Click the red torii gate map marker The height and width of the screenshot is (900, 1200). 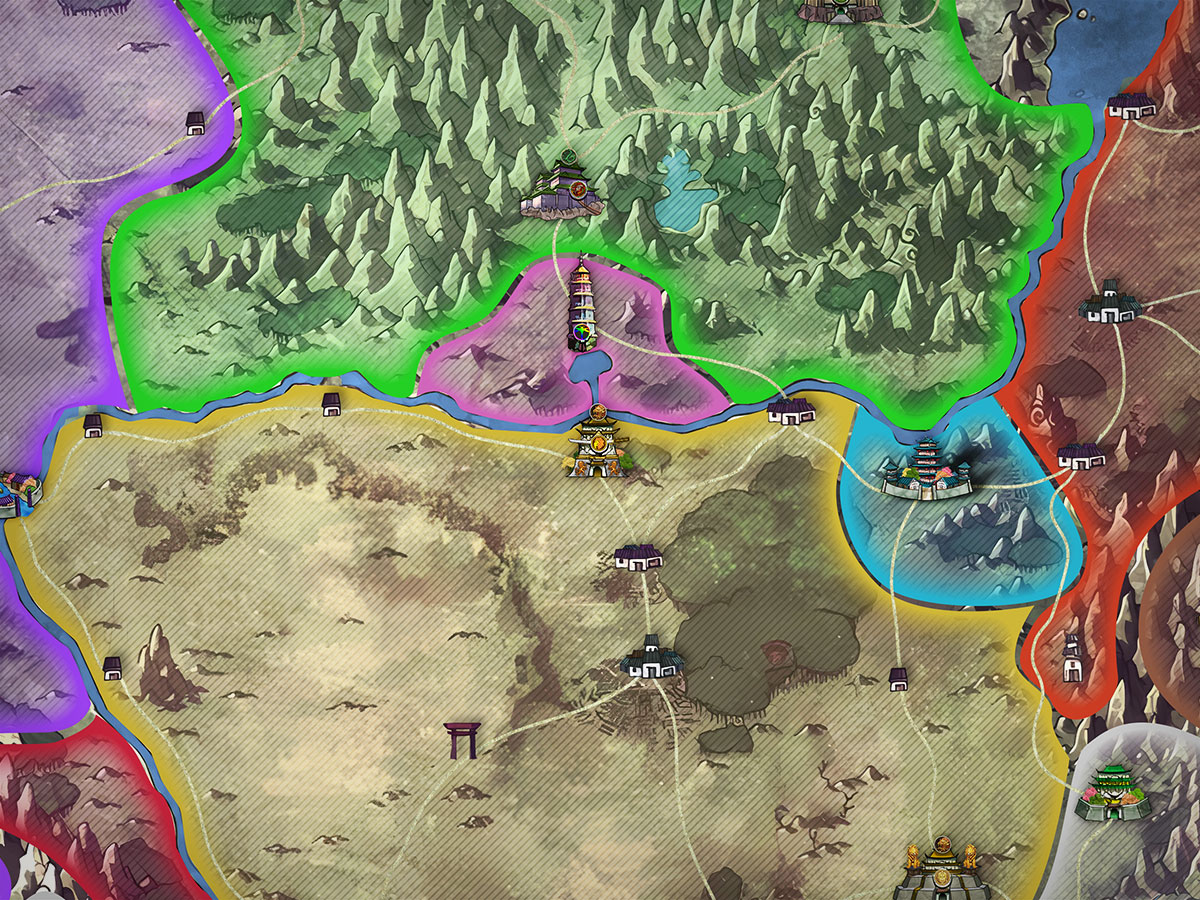click(463, 740)
